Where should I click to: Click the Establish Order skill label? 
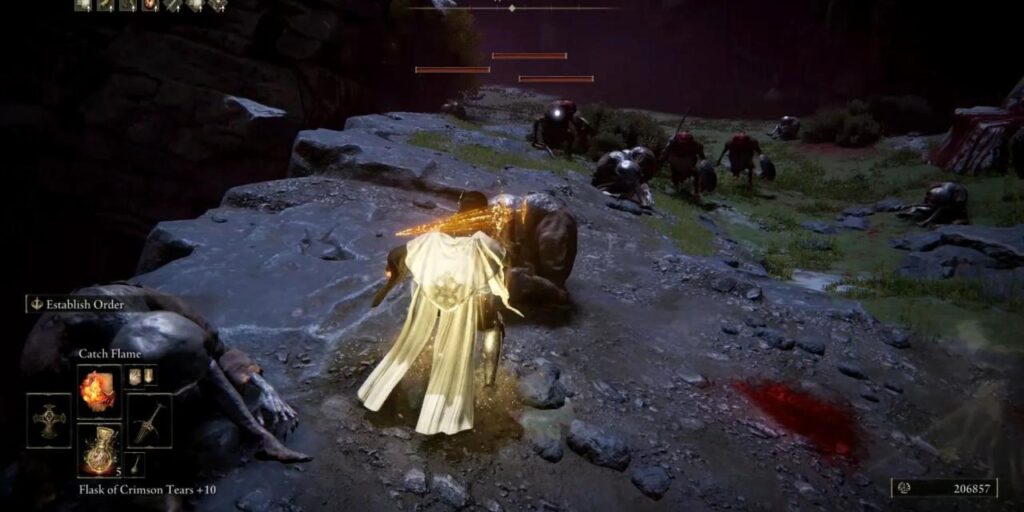[78, 304]
